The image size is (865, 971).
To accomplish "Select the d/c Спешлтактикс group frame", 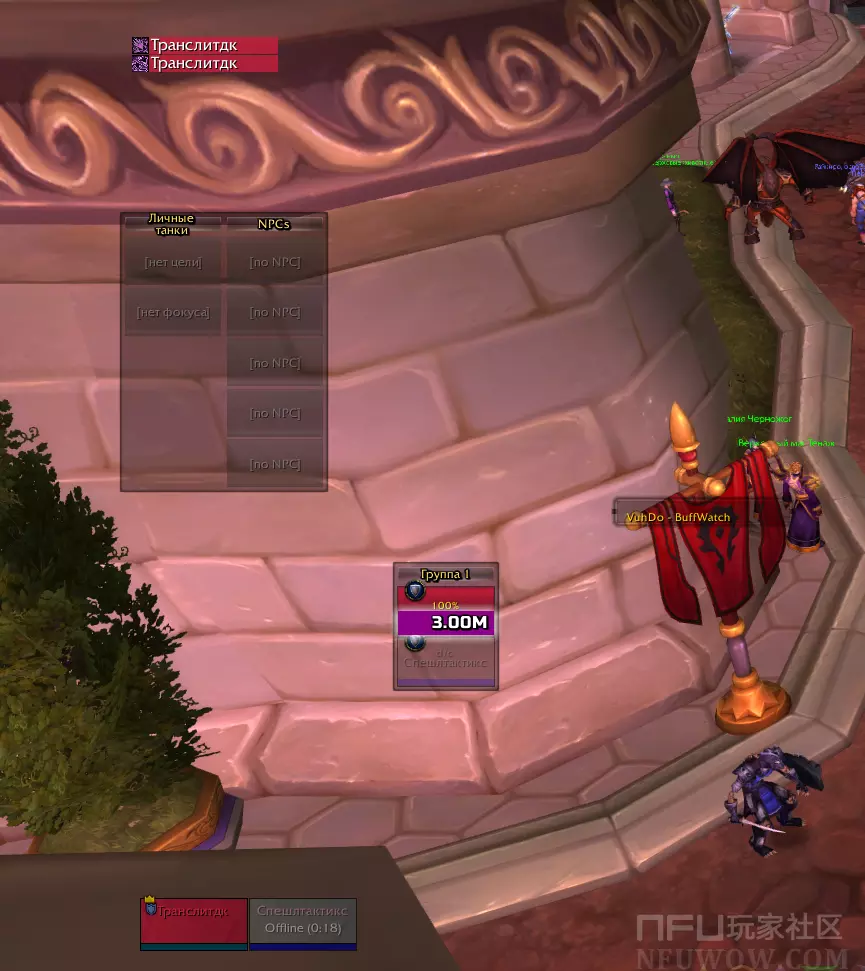I will (446, 659).
